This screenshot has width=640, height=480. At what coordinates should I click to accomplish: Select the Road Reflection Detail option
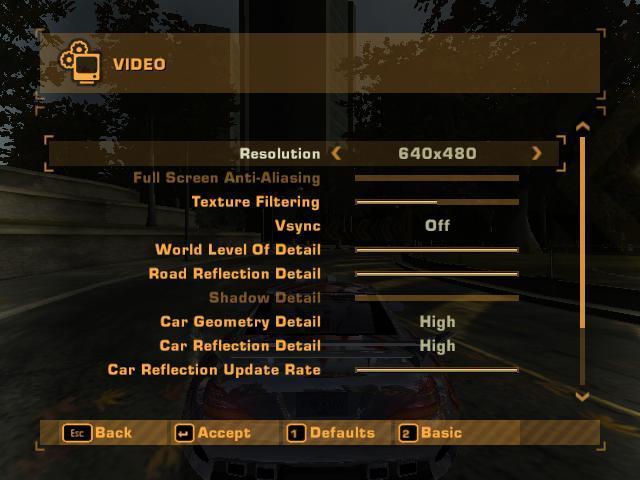click(234, 273)
